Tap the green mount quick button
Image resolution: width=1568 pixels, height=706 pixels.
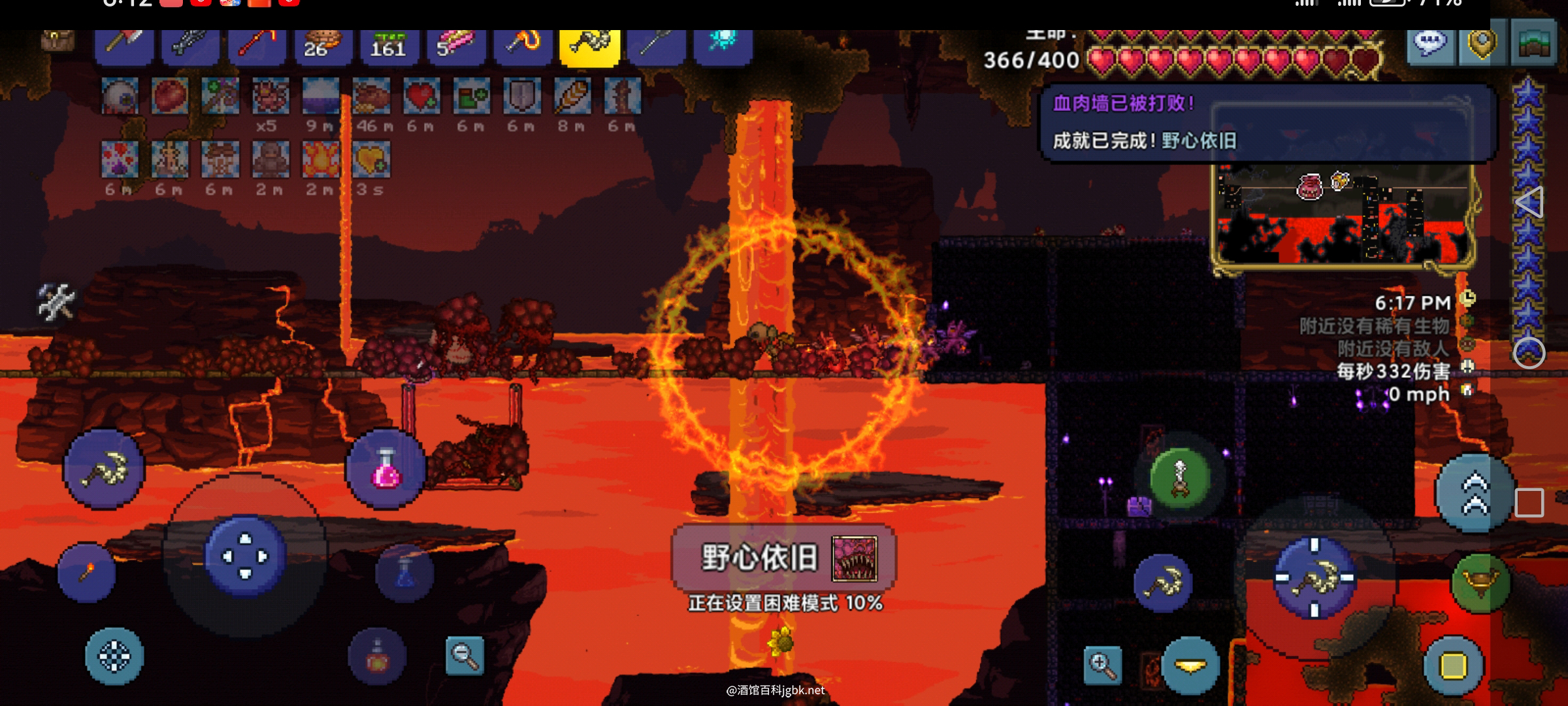1480,582
